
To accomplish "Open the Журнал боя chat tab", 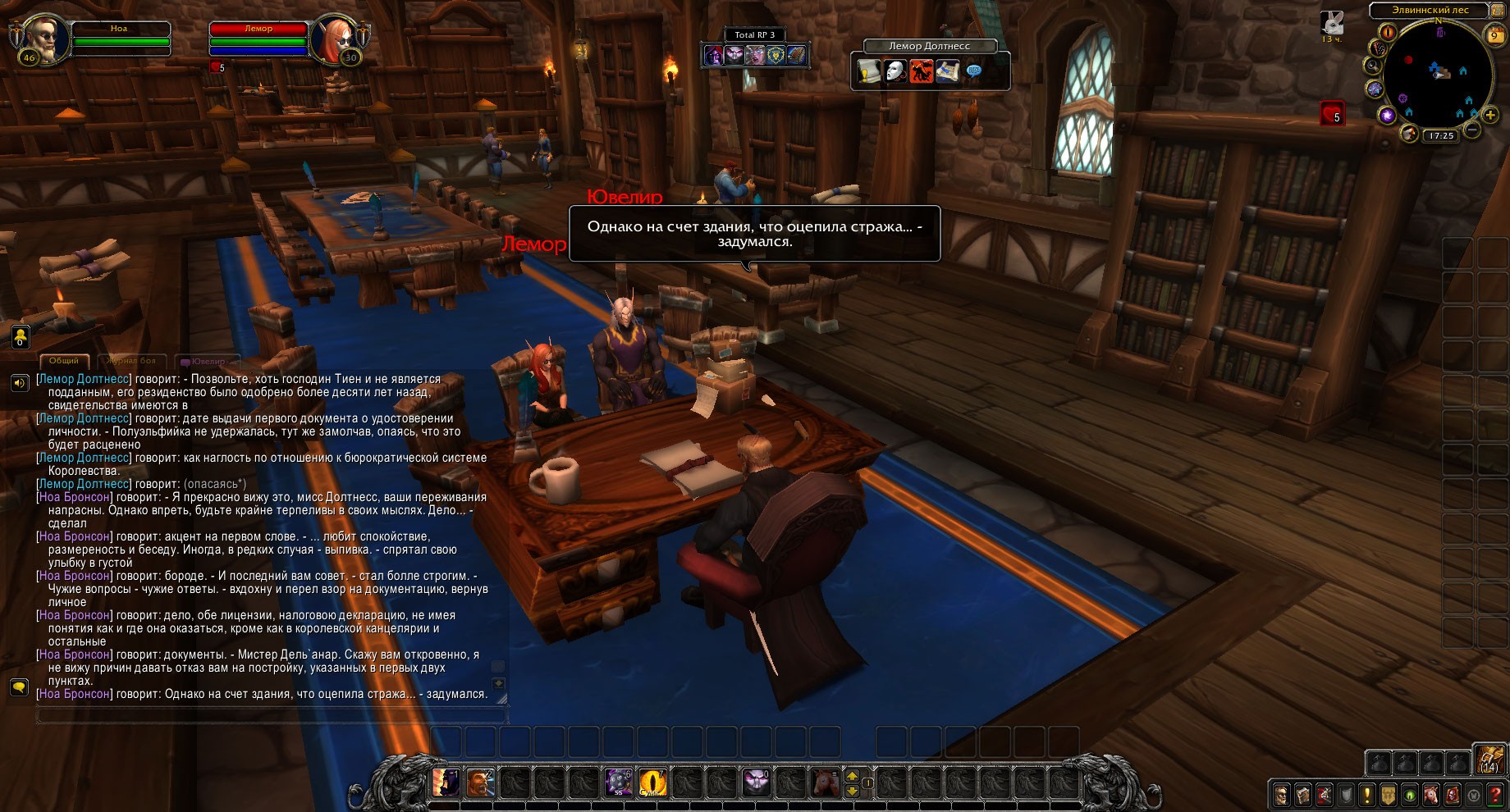I will click(131, 361).
